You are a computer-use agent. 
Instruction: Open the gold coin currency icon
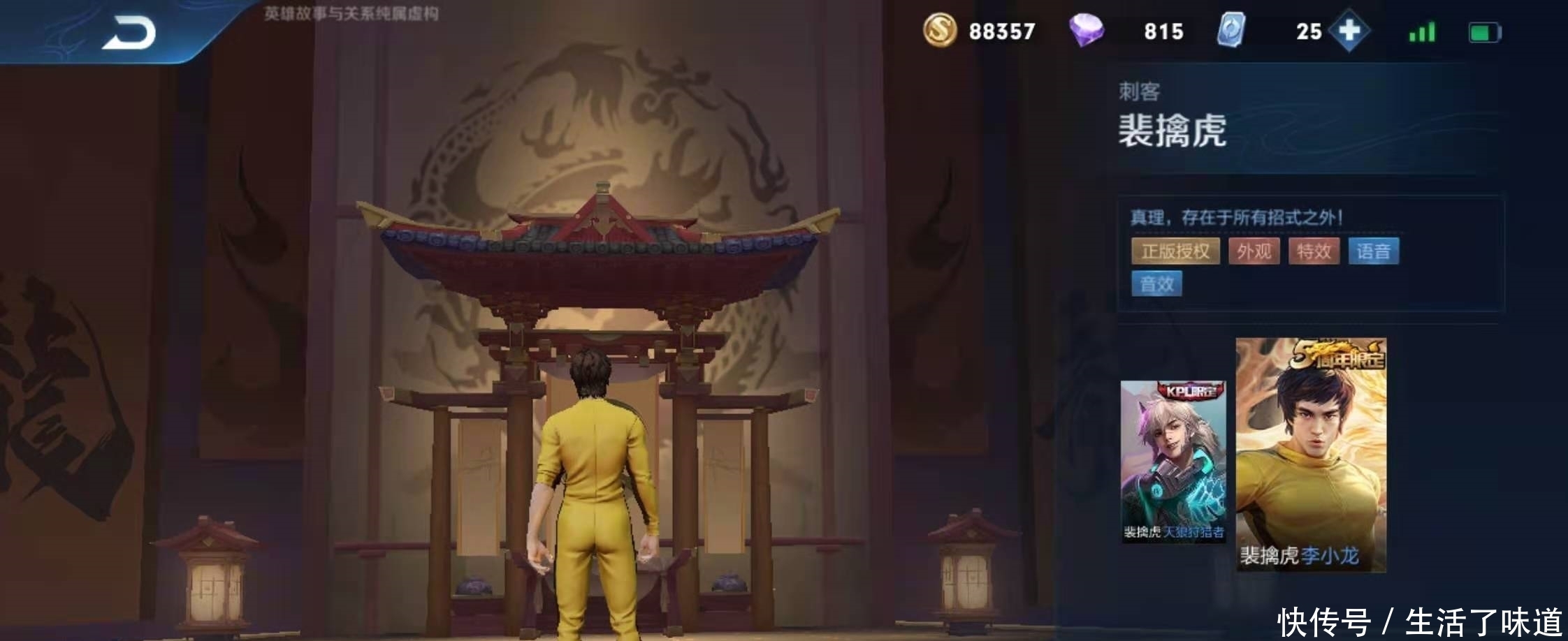(940, 31)
